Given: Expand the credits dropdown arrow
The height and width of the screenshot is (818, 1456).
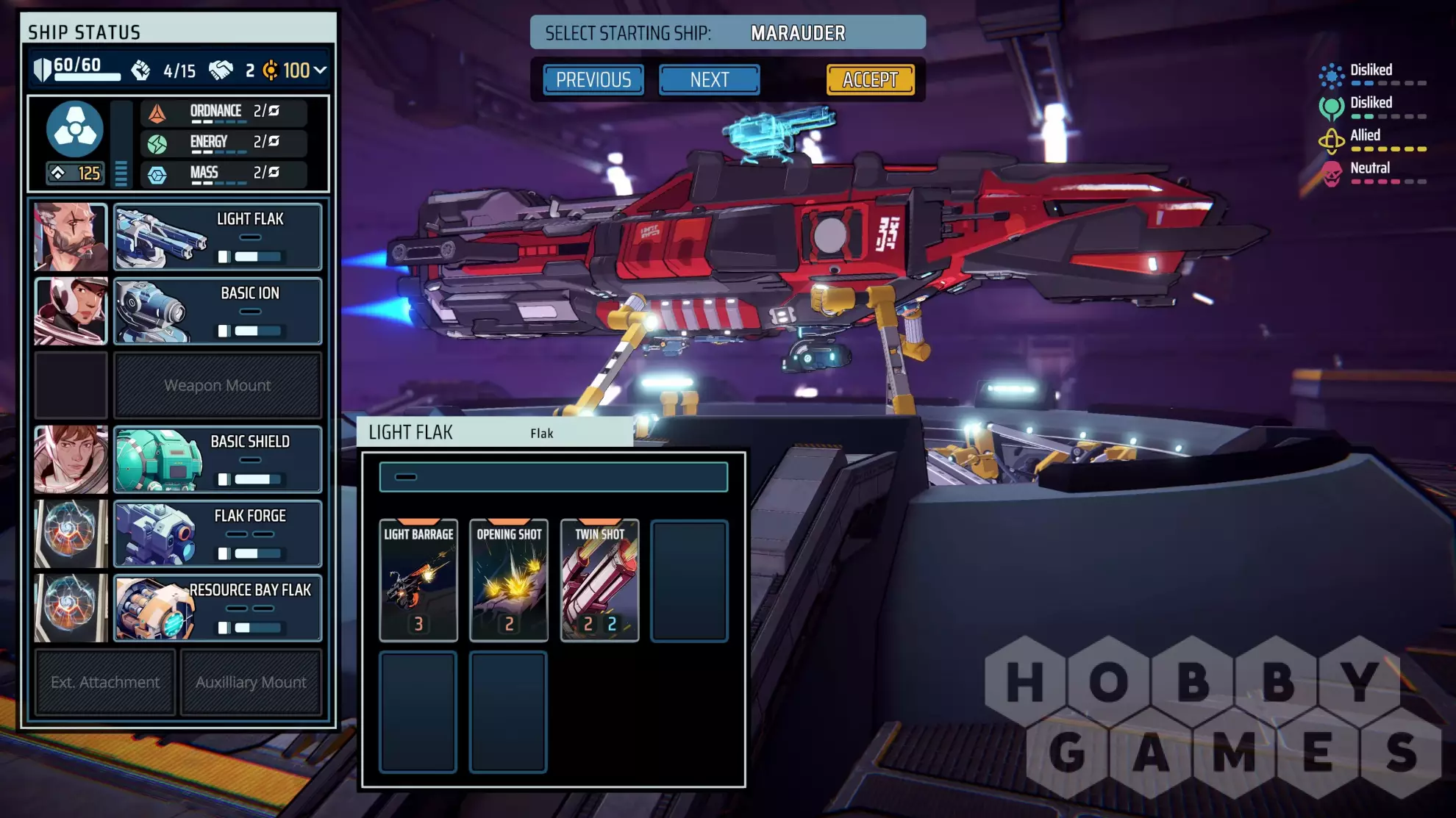Looking at the screenshot, I should (320, 70).
